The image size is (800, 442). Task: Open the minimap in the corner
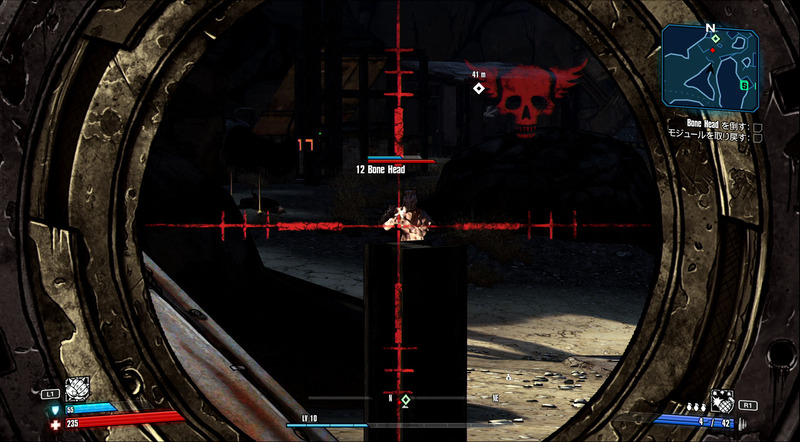point(712,68)
